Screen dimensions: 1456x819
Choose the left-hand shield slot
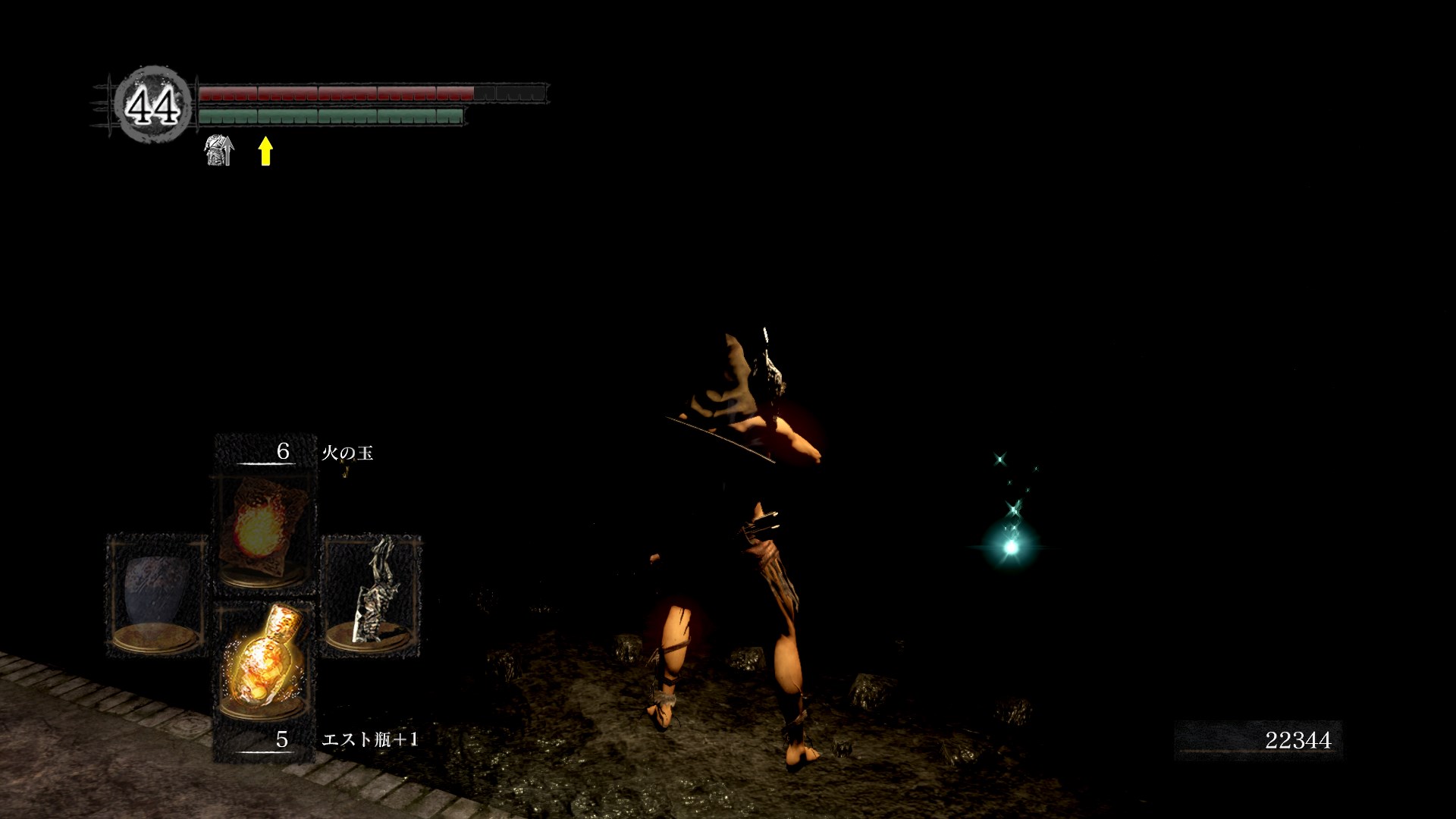(157, 595)
